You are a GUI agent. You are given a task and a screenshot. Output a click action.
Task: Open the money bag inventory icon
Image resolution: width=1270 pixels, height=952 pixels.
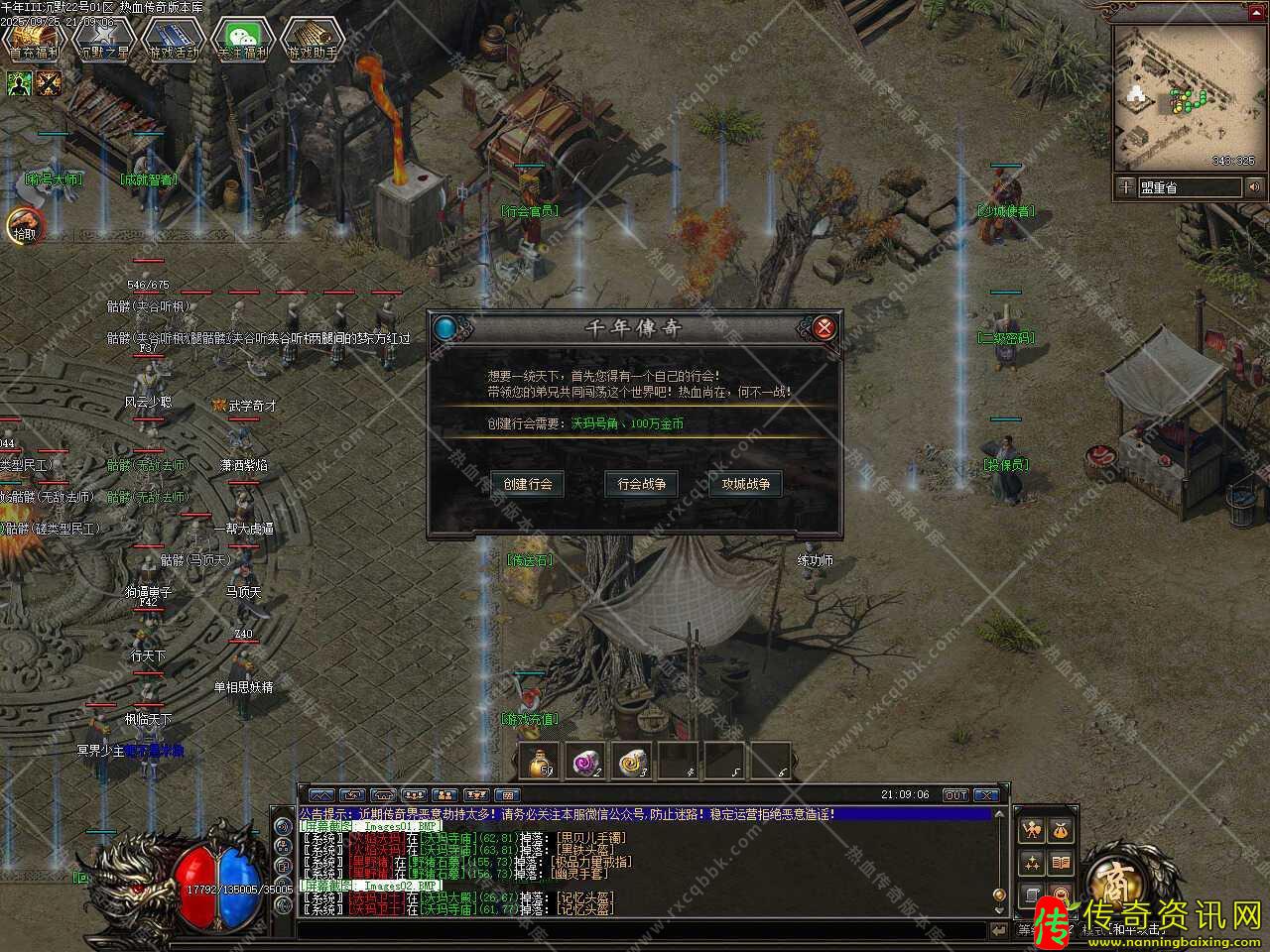coord(1060,829)
